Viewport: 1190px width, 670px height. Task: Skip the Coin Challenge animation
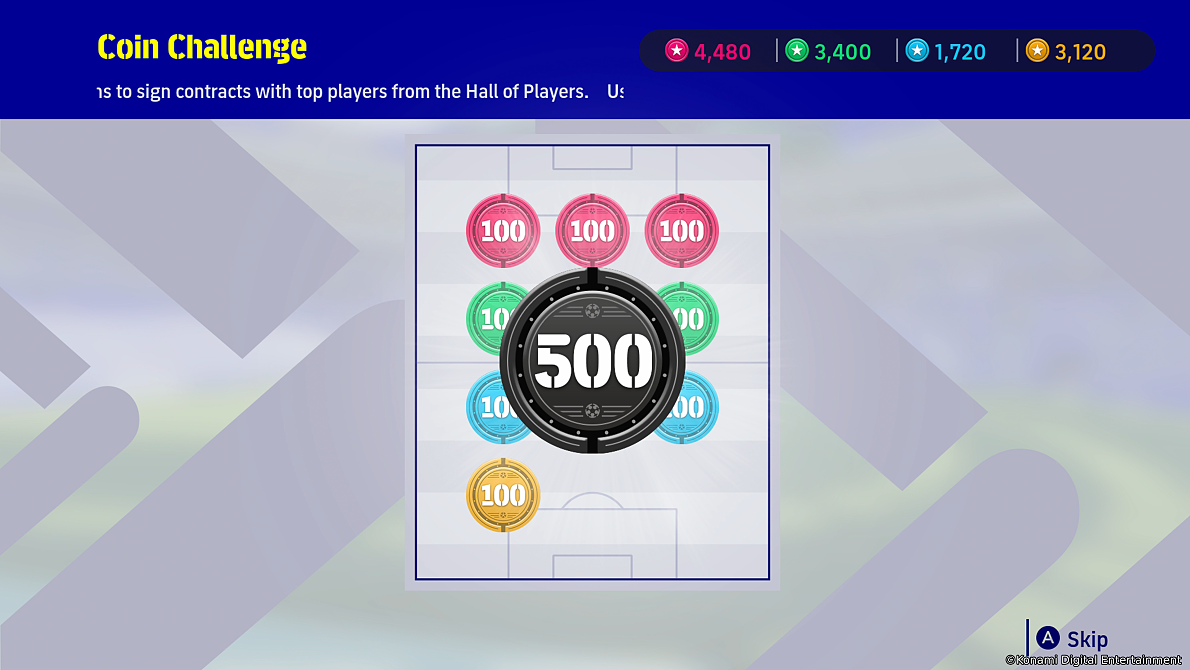tap(1073, 639)
